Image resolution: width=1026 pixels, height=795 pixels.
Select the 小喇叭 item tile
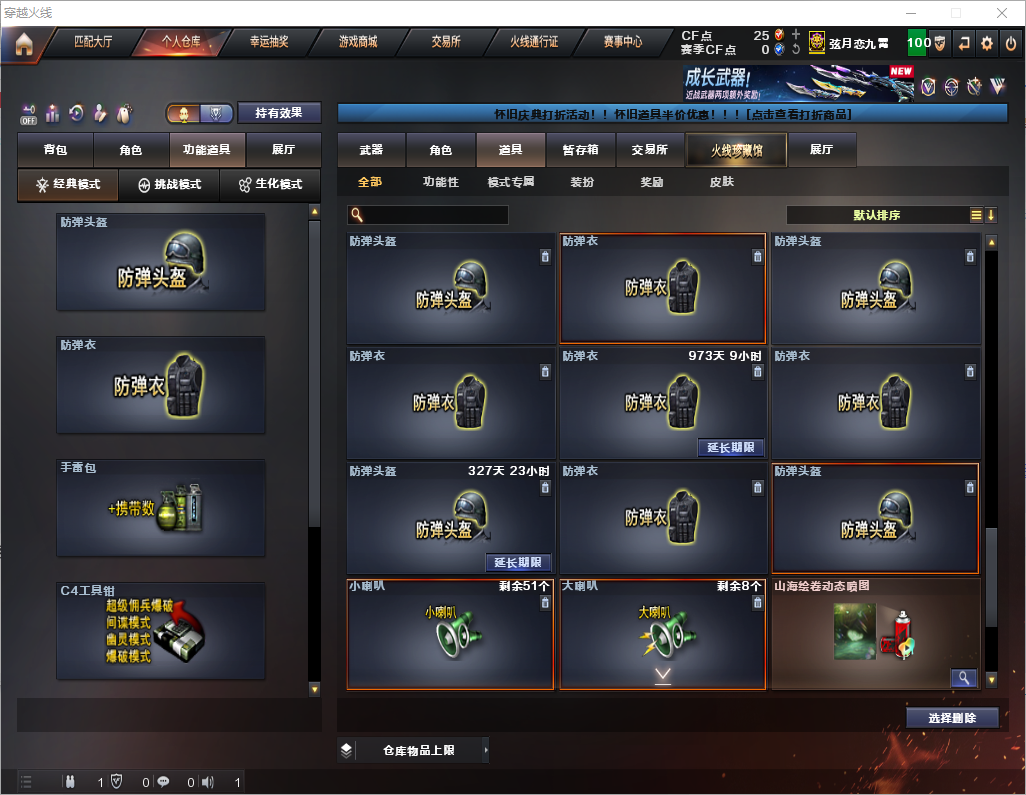click(x=450, y=634)
